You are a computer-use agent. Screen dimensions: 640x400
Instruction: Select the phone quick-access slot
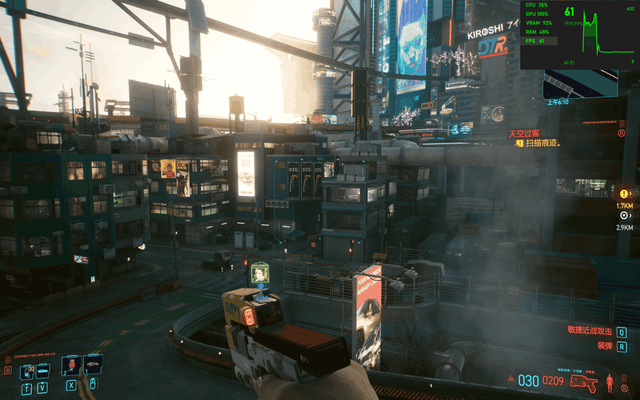click(x=26, y=370)
